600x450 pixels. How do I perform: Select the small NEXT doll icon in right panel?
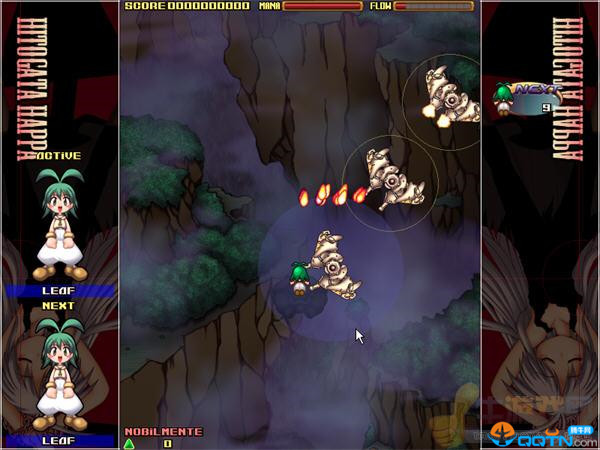[x=504, y=93]
